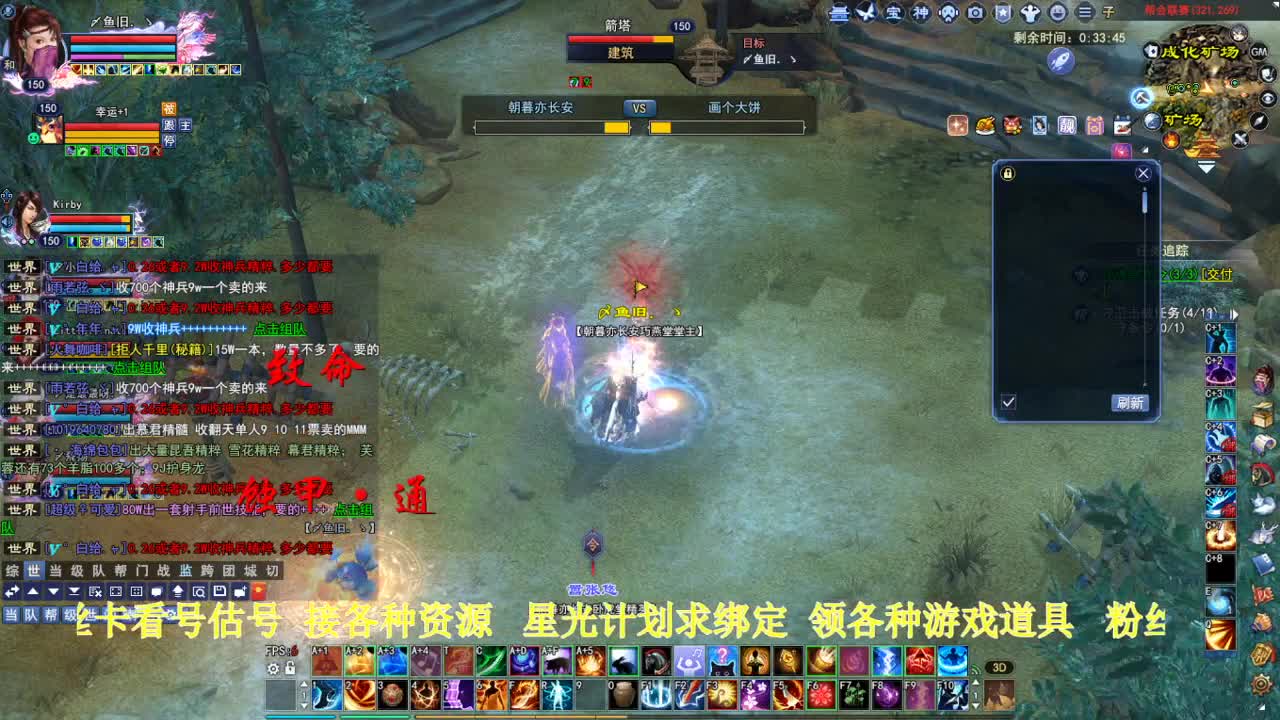Toggle the checkbox at the bottom of the tracking panel
This screenshot has height=720, width=1280.
(1008, 401)
